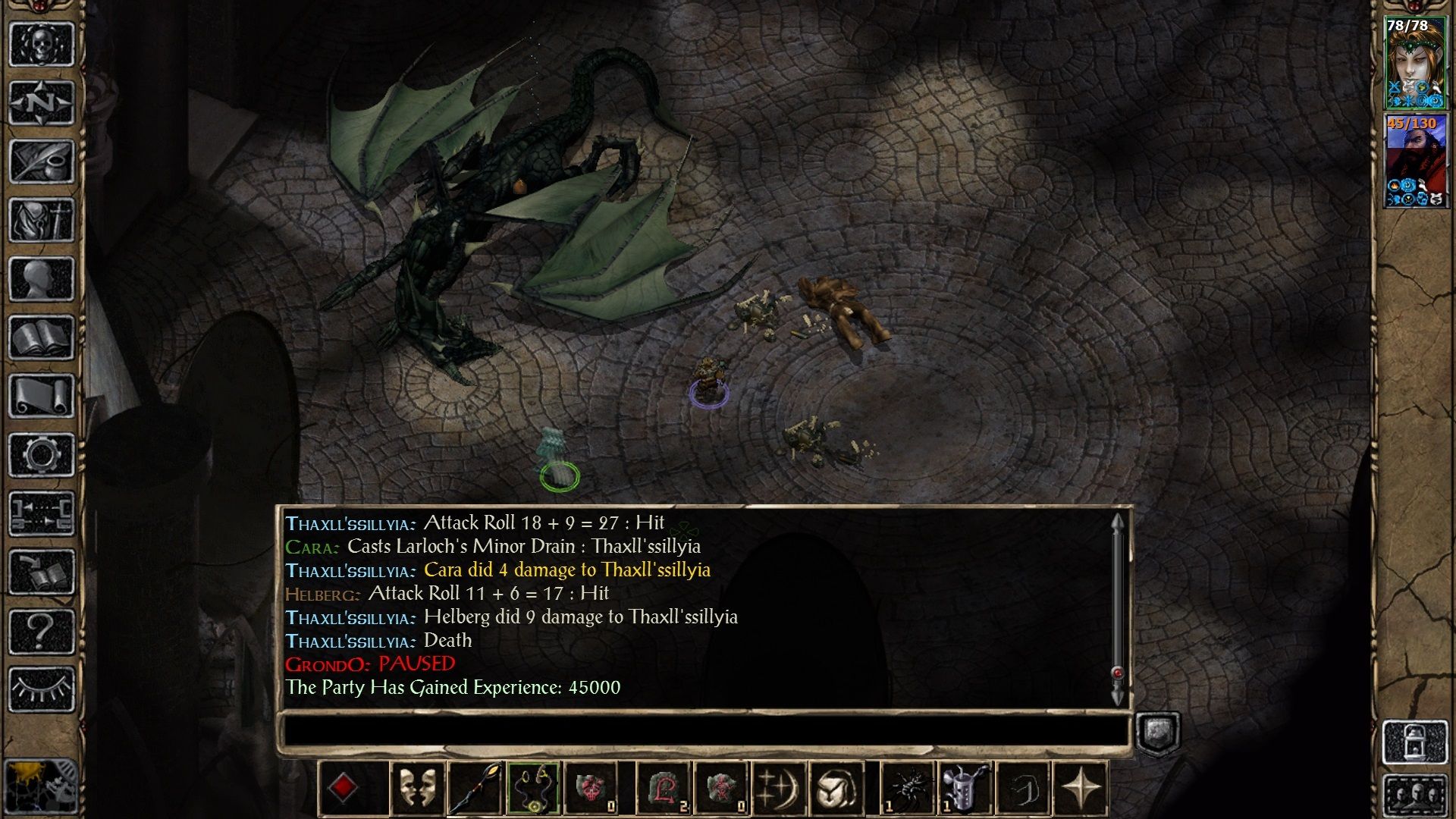Return to game via the skull button
Viewport: 1456px width, 819px height.
(x=42, y=44)
